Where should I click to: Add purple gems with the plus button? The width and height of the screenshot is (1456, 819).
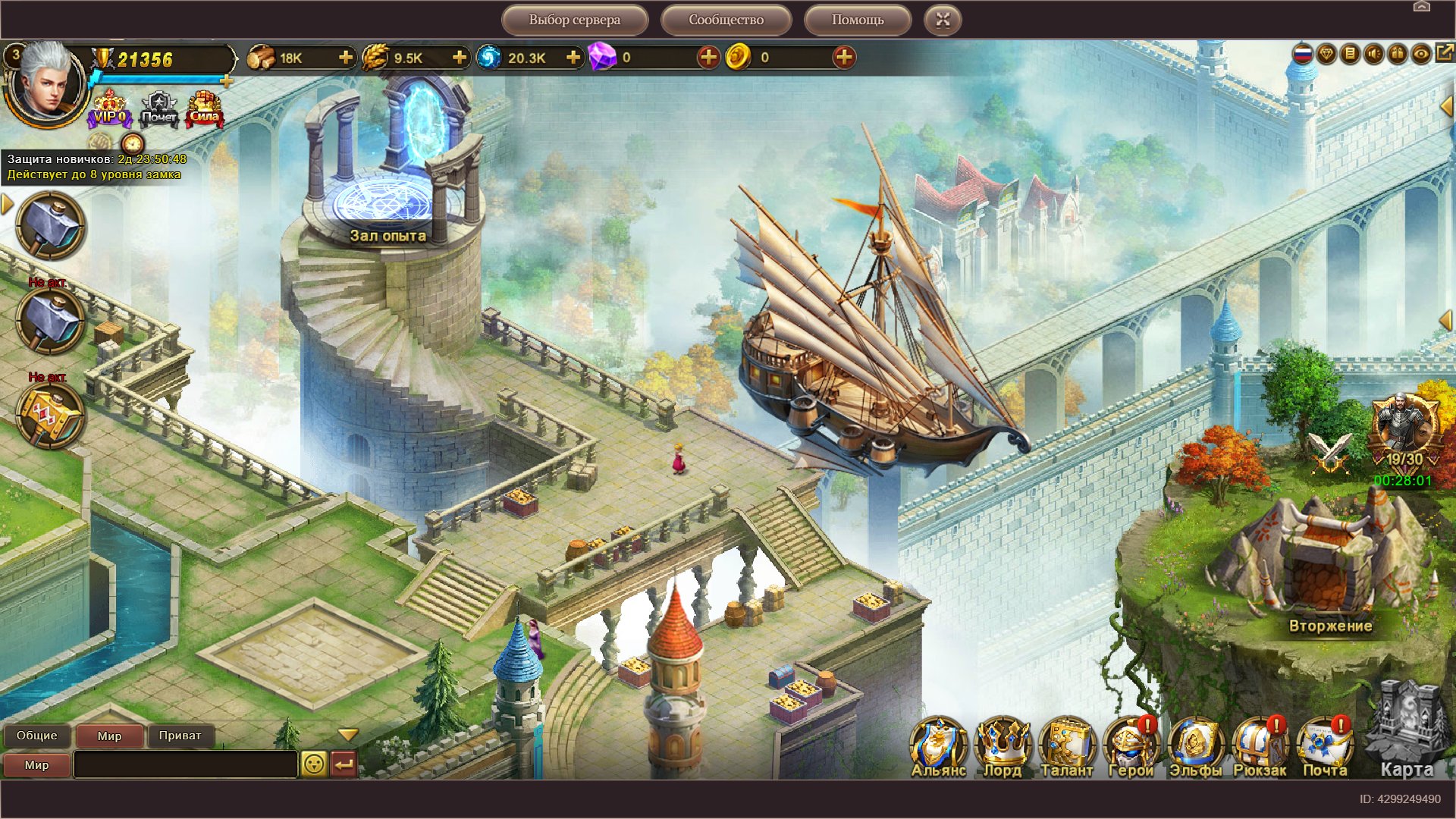pos(708,58)
